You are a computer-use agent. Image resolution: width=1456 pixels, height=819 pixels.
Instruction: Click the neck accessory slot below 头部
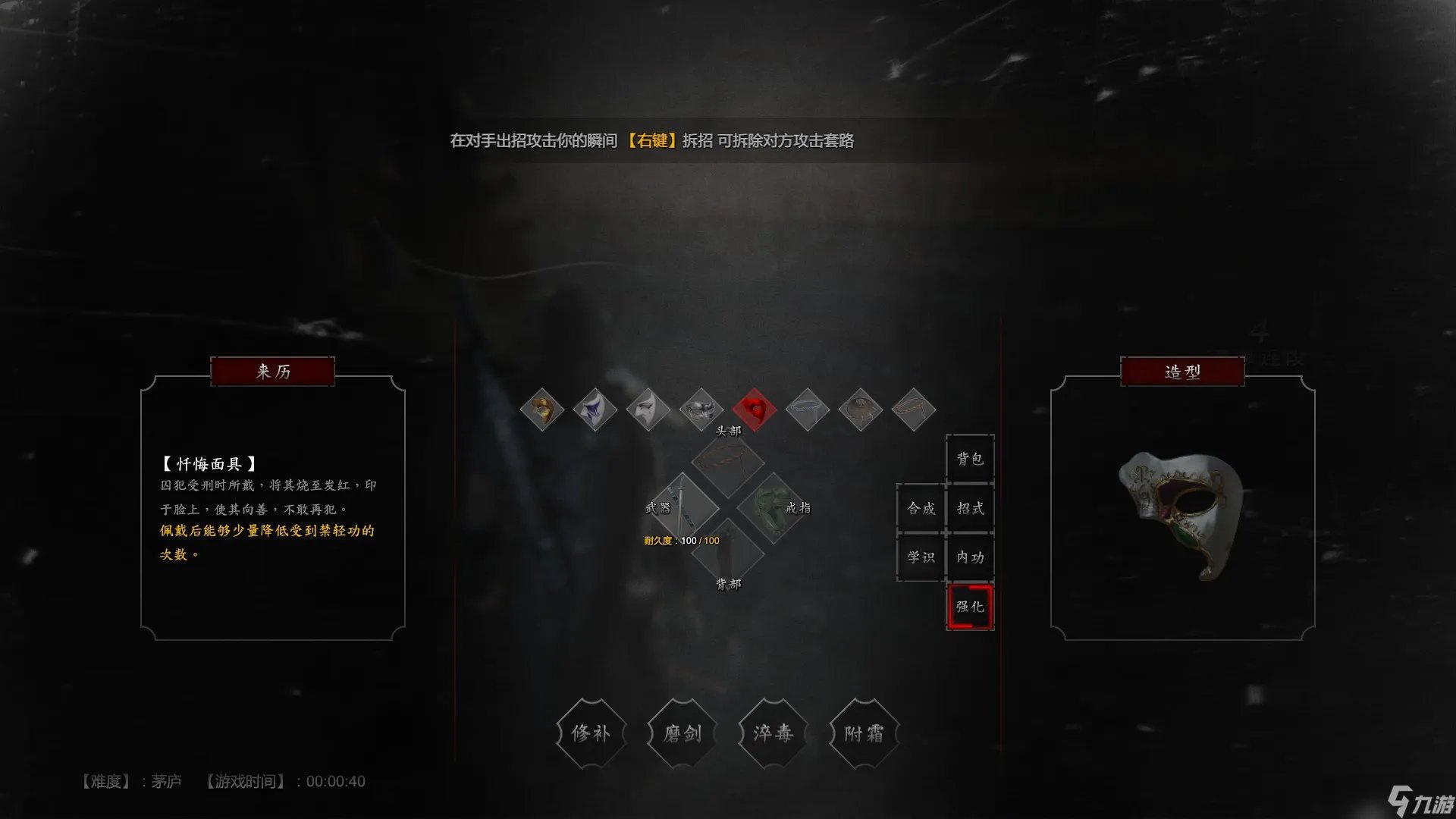tap(728, 465)
